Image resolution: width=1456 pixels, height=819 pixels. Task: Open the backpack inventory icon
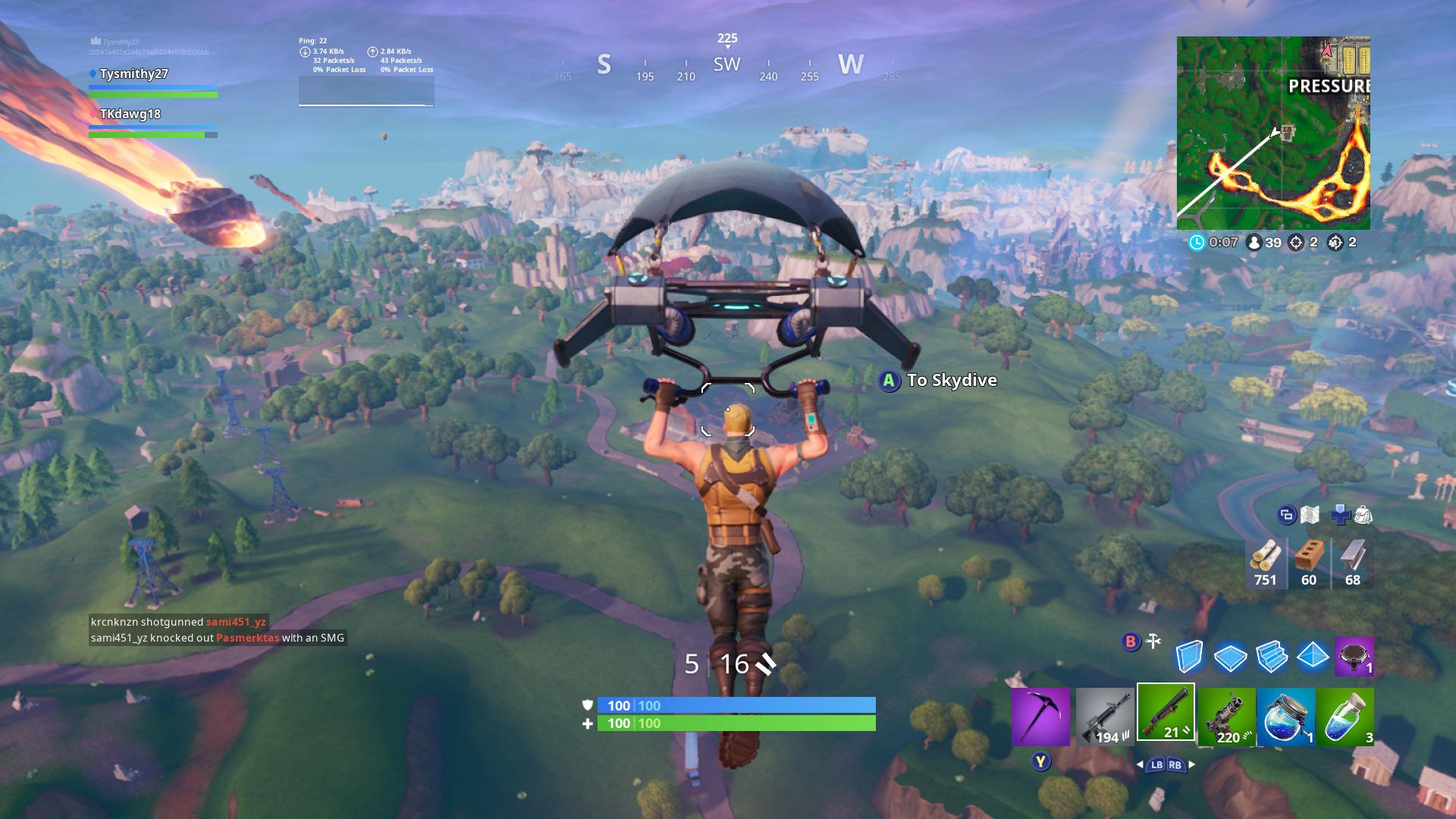1362,516
